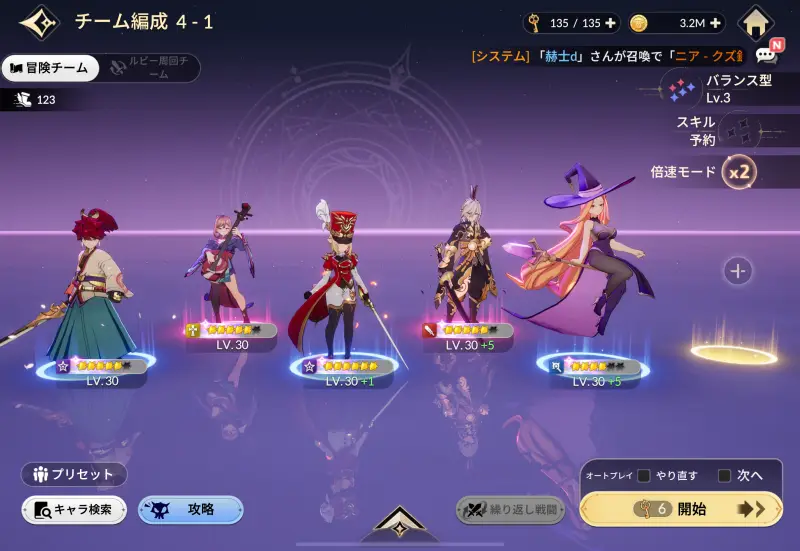
Task: Toggle the x2 倍速モード speed
Action: click(739, 172)
